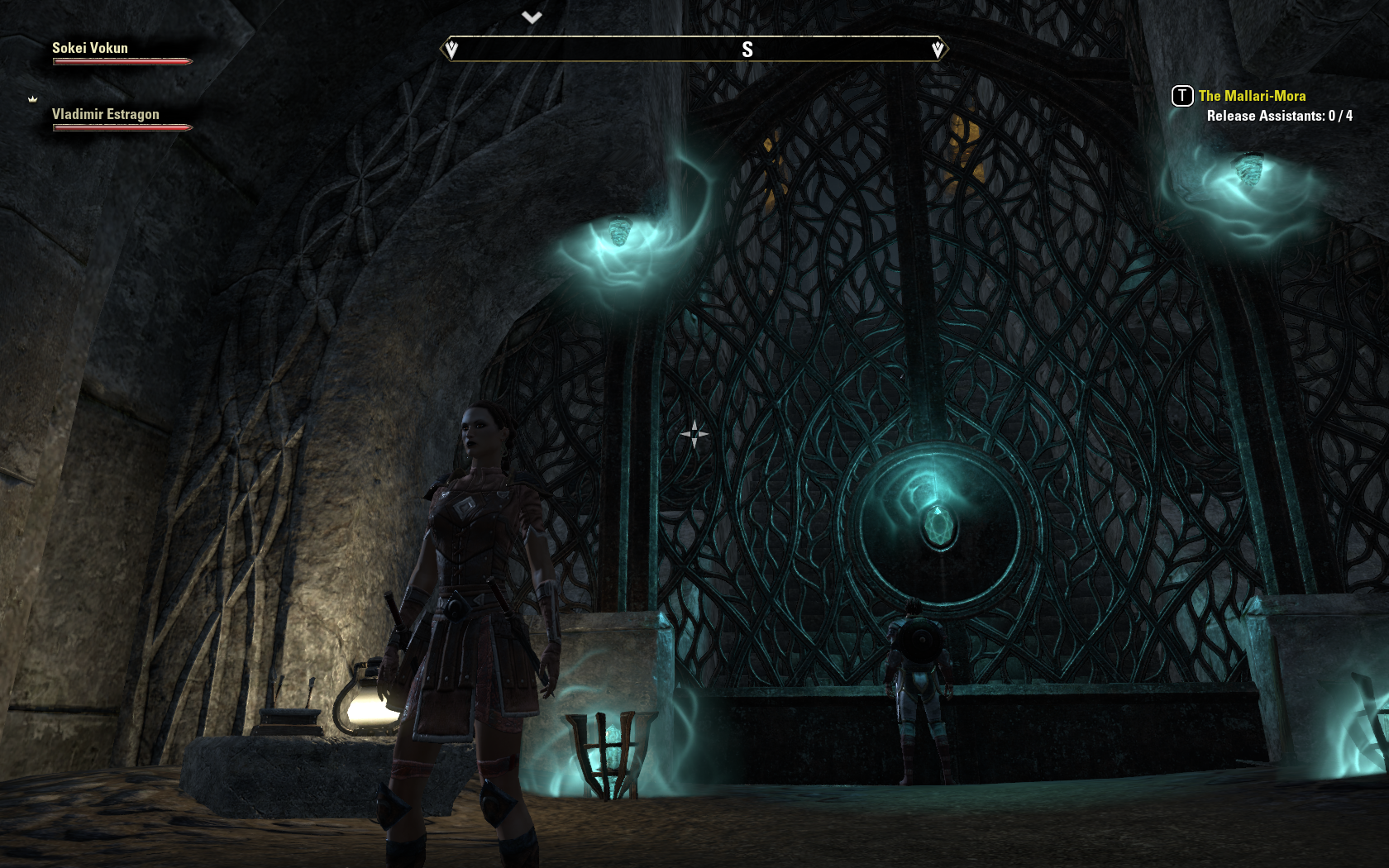
Task: Select The Mallari-Mora quest tracker title
Action: click(1252, 96)
